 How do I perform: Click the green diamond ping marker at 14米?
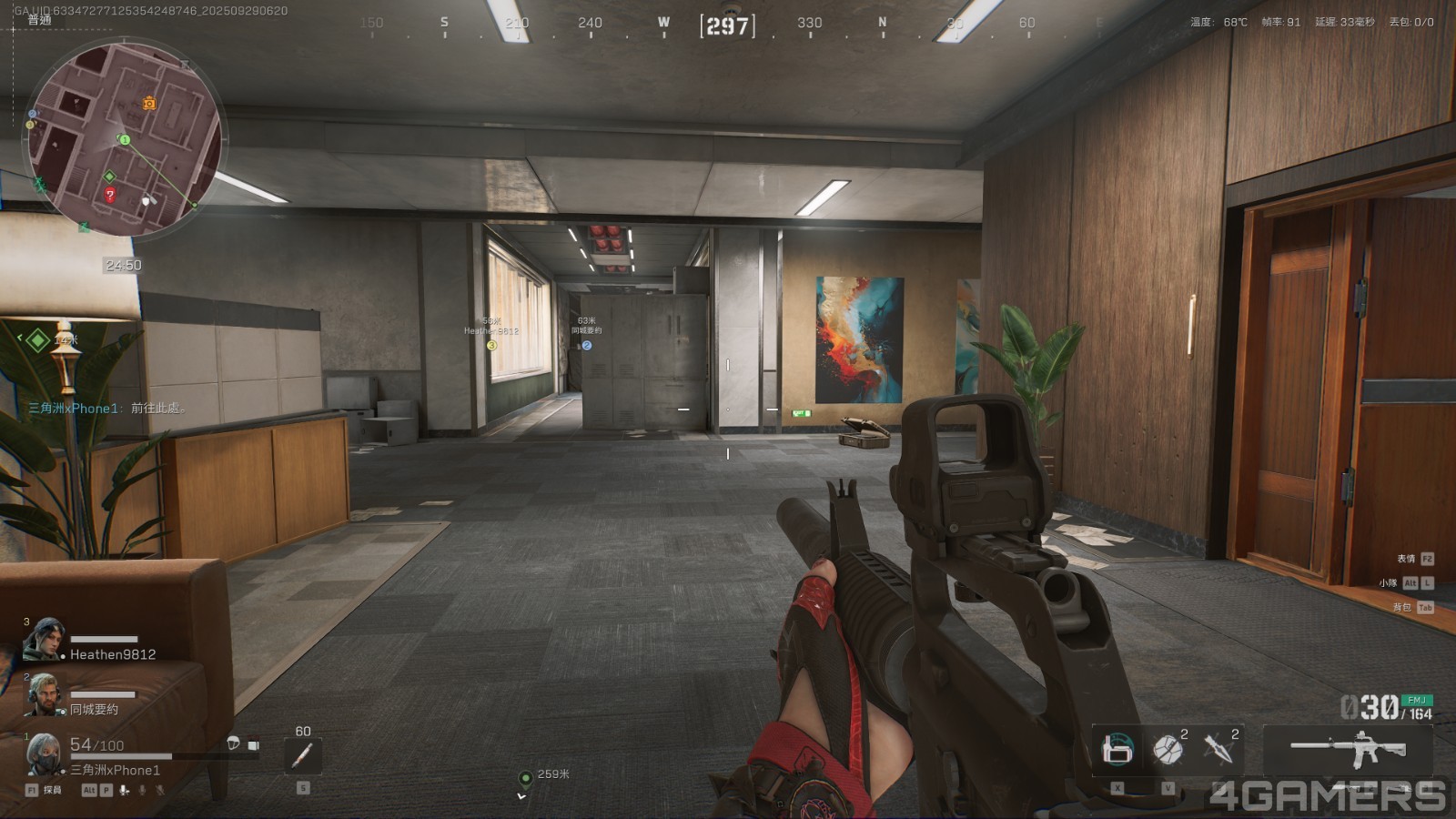tap(37, 340)
